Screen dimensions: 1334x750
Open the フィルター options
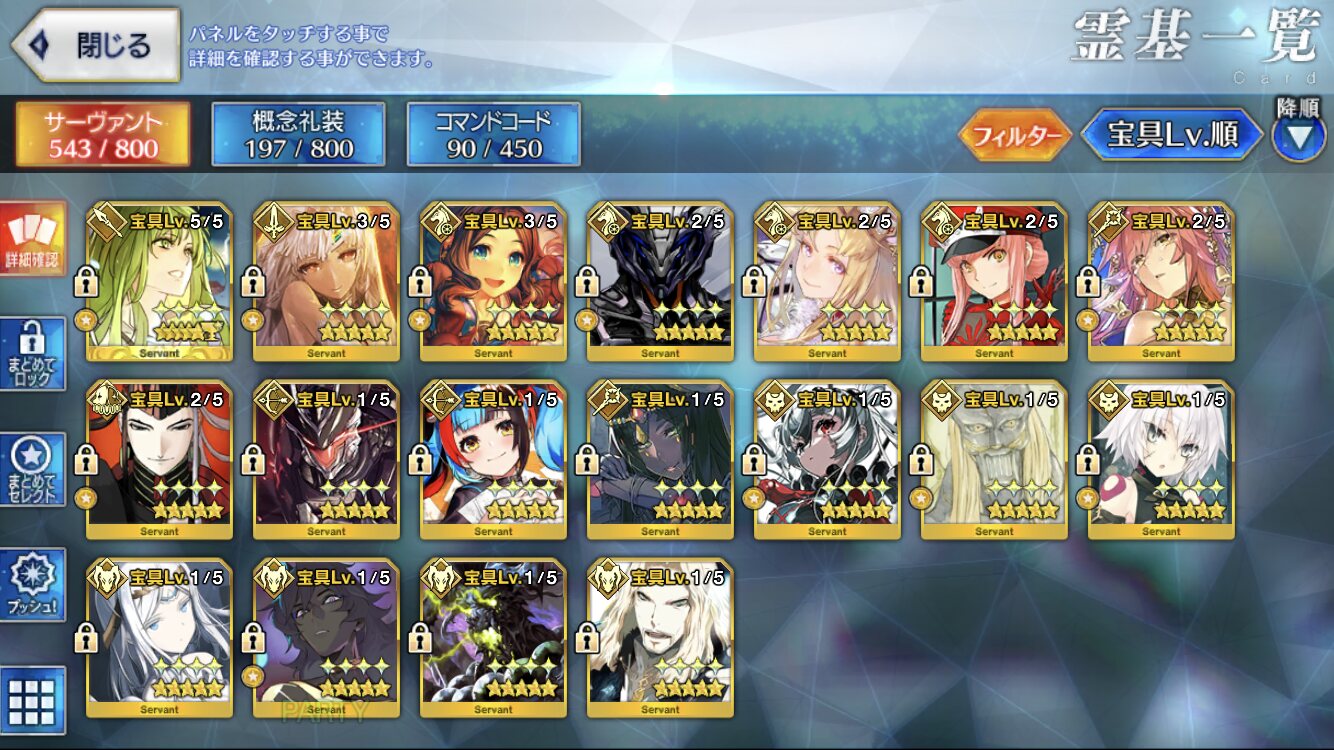tap(1014, 136)
